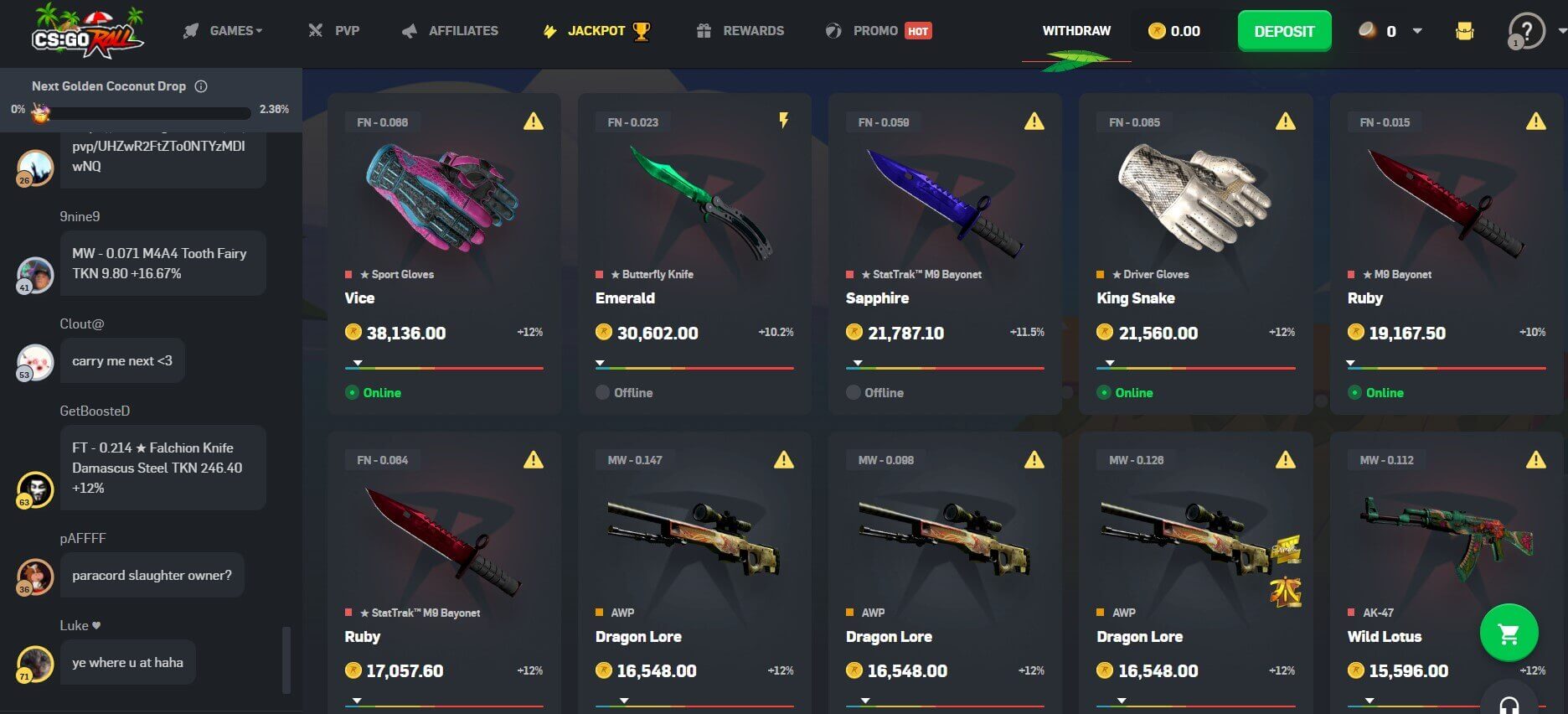Toggle the Online indicator on the Ruby card
Viewport: 1568px width, 714px height.
coord(1356,392)
